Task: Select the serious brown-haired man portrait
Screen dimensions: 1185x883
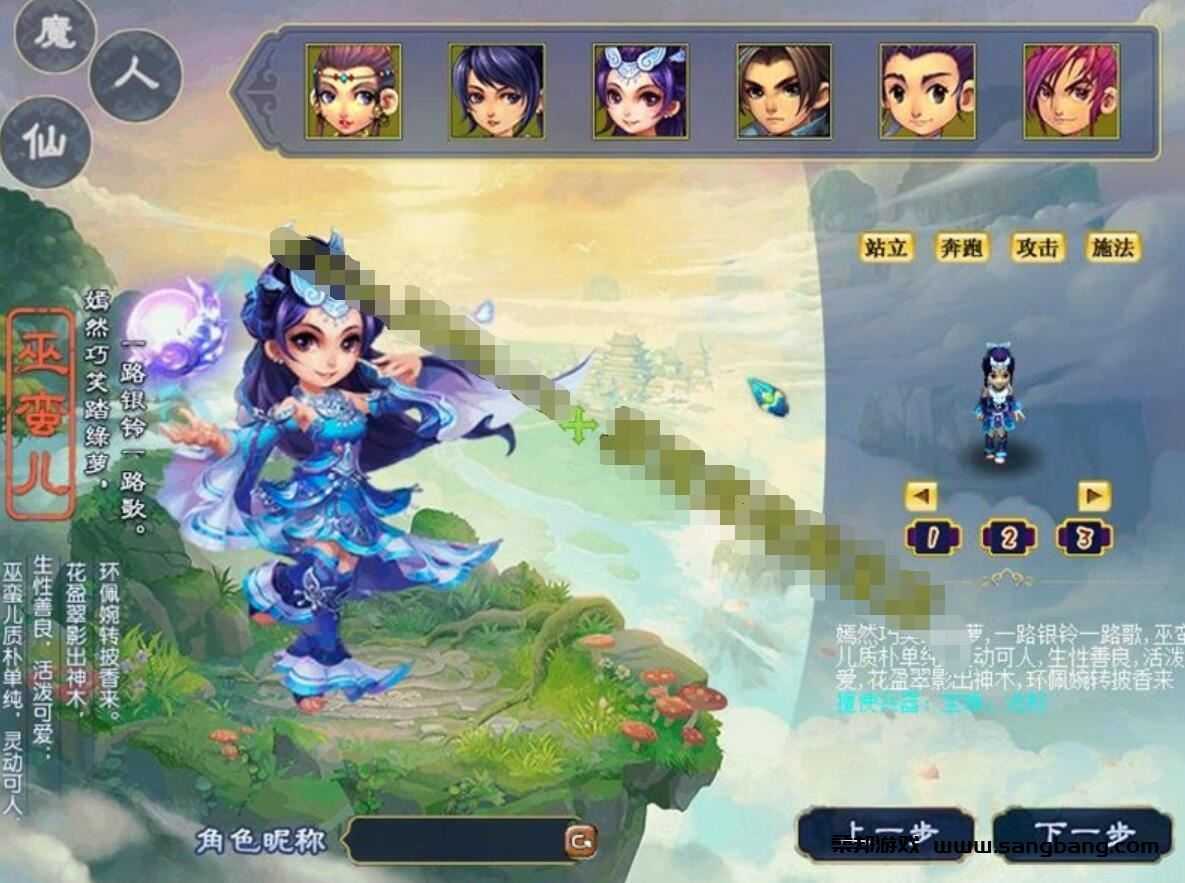Action: [x=784, y=91]
